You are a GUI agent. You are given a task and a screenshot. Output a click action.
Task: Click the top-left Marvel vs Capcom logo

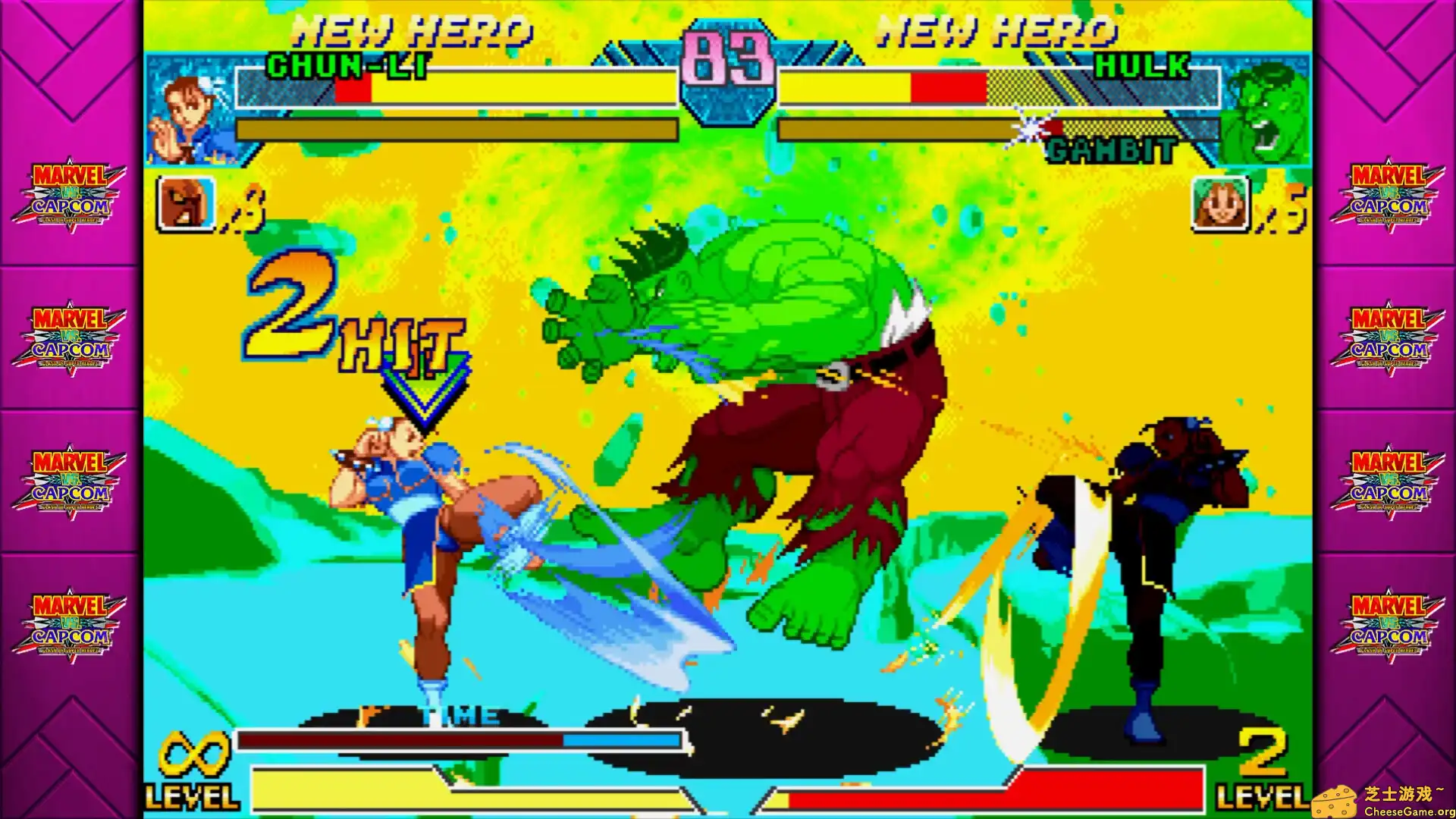[70, 193]
